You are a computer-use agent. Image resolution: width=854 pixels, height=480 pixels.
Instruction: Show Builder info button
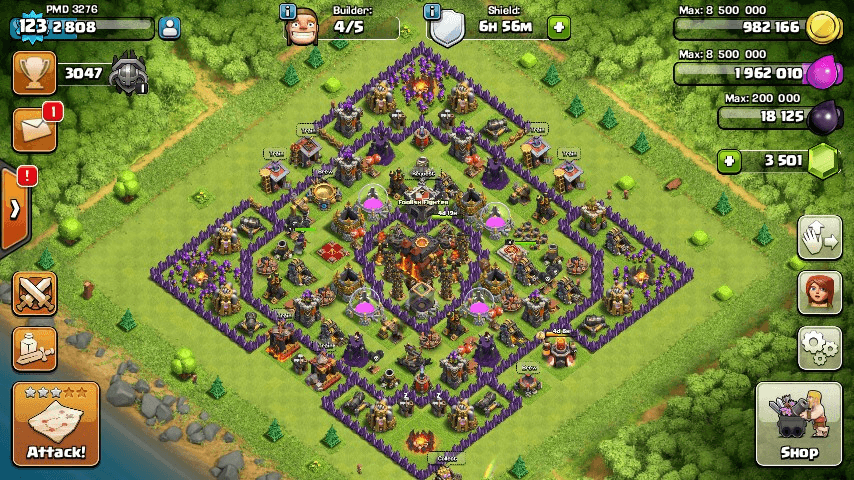click(x=288, y=12)
